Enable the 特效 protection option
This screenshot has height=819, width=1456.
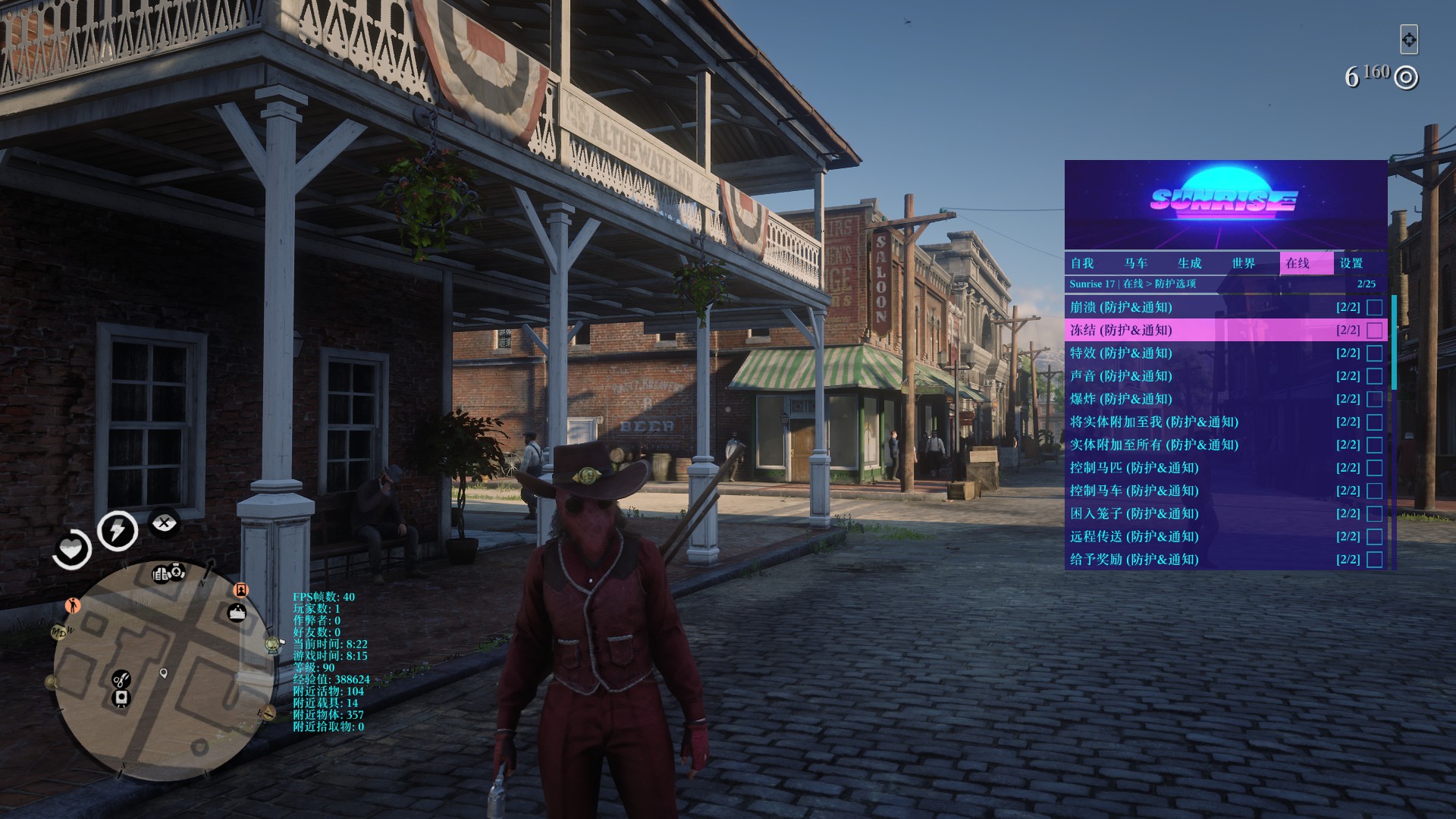(1374, 353)
